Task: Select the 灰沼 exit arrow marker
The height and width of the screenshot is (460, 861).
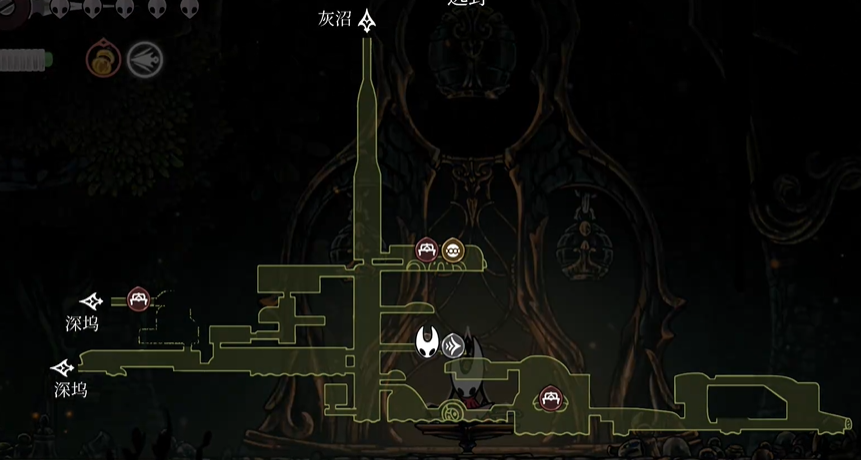Action: [368, 20]
